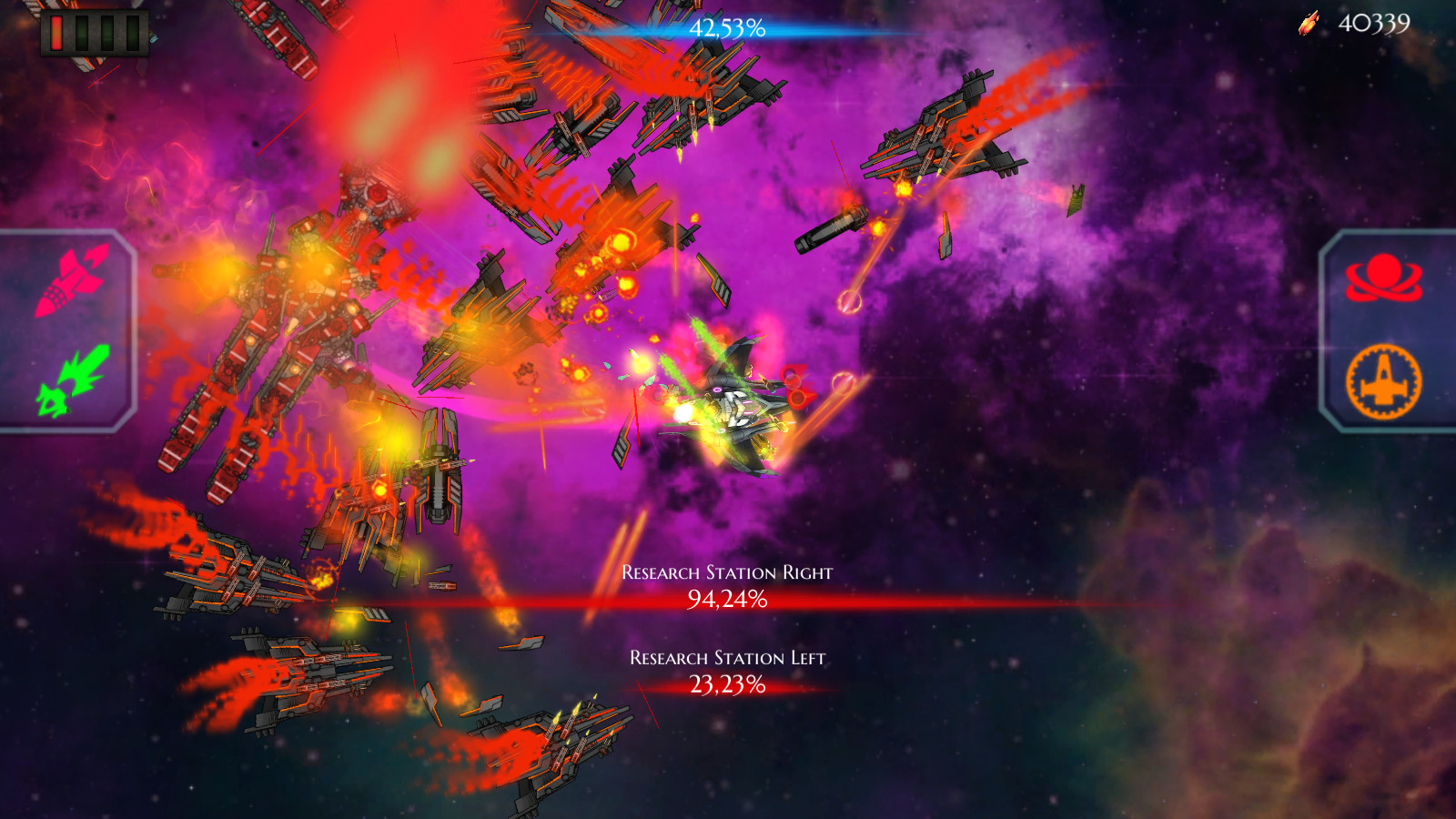1456x819 pixels.
Task: Select the Research Station Left label
Action: pyautogui.click(x=728, y=655)
